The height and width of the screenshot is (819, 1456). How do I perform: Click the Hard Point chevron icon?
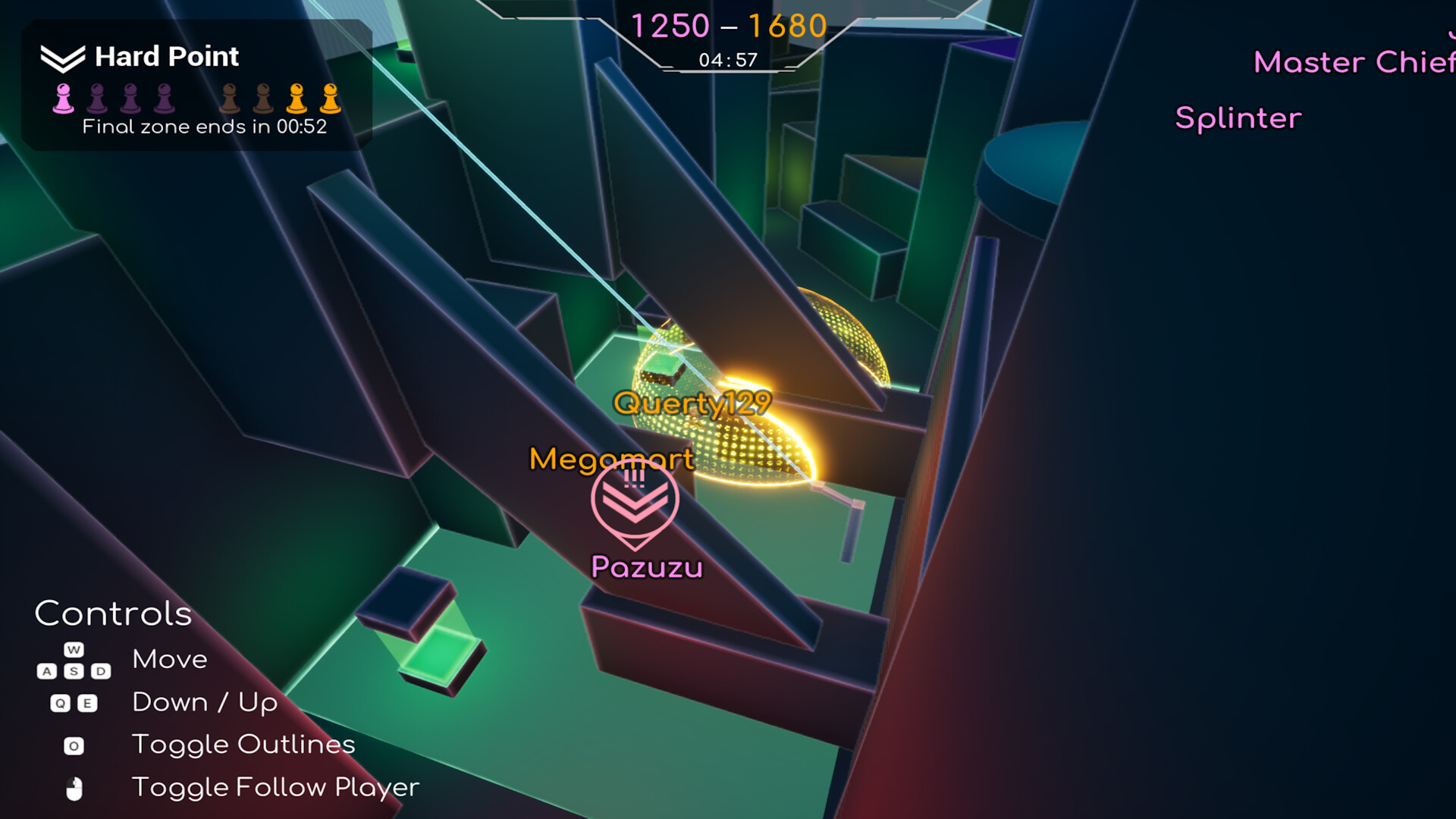pyautogui.click(x=61, y=56)
